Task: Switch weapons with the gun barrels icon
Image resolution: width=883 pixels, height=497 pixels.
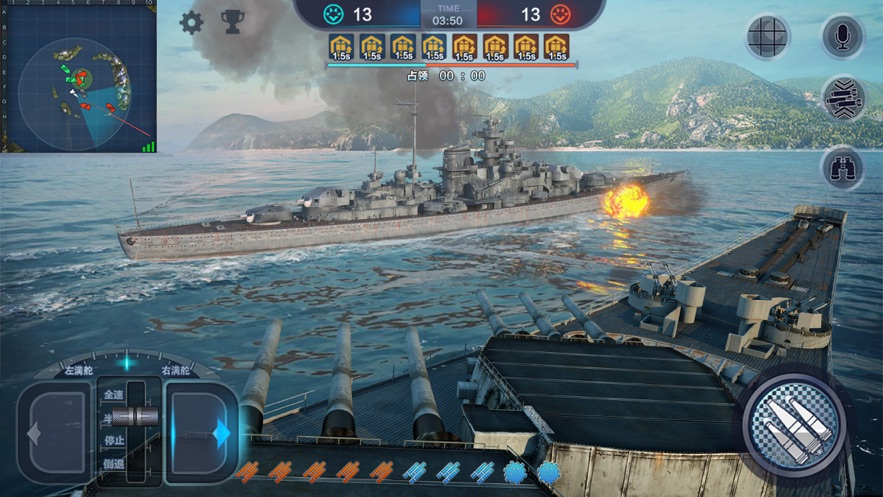Action: 842,99
